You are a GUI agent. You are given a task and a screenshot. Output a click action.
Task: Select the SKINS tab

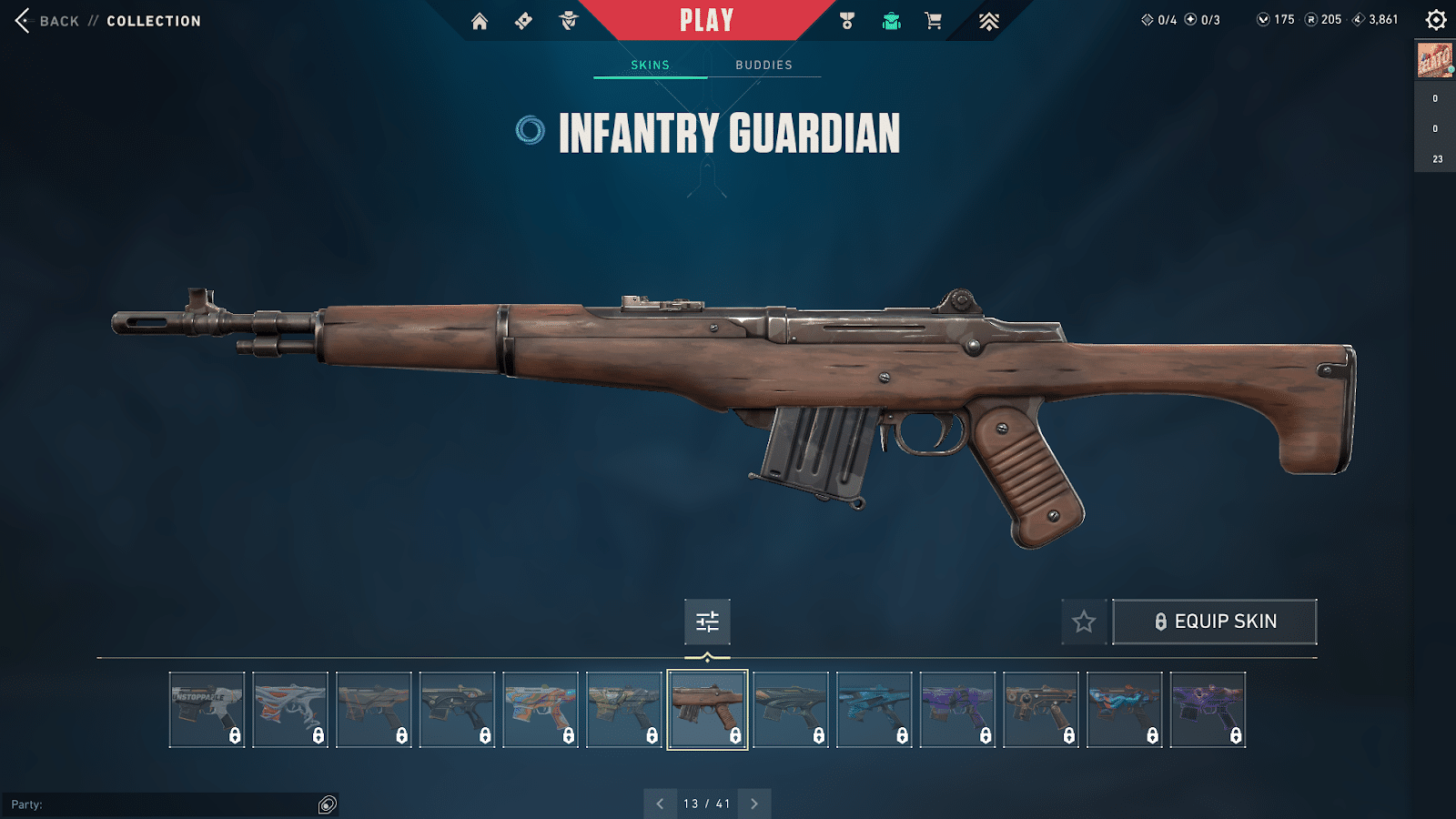[x=649, y=65]
